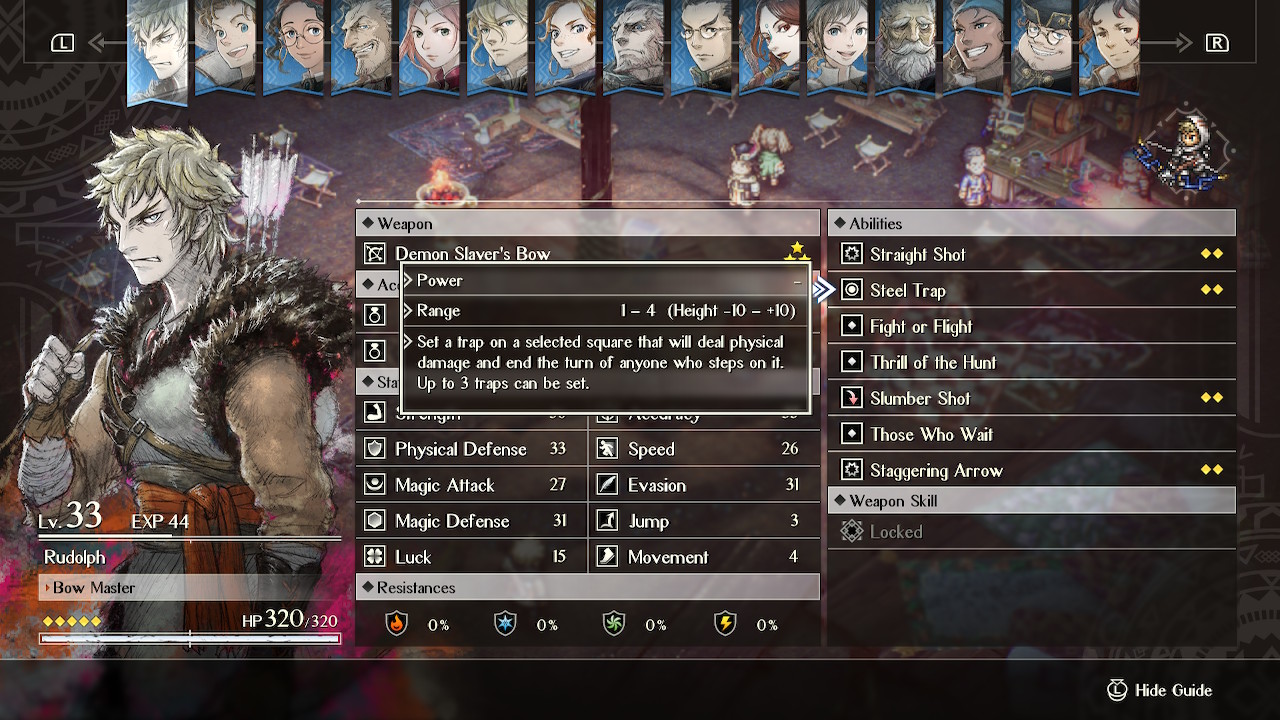Select the woman with blue headband portrait
This screenshot has height=720, width=1280.
[x=974, y=46]
